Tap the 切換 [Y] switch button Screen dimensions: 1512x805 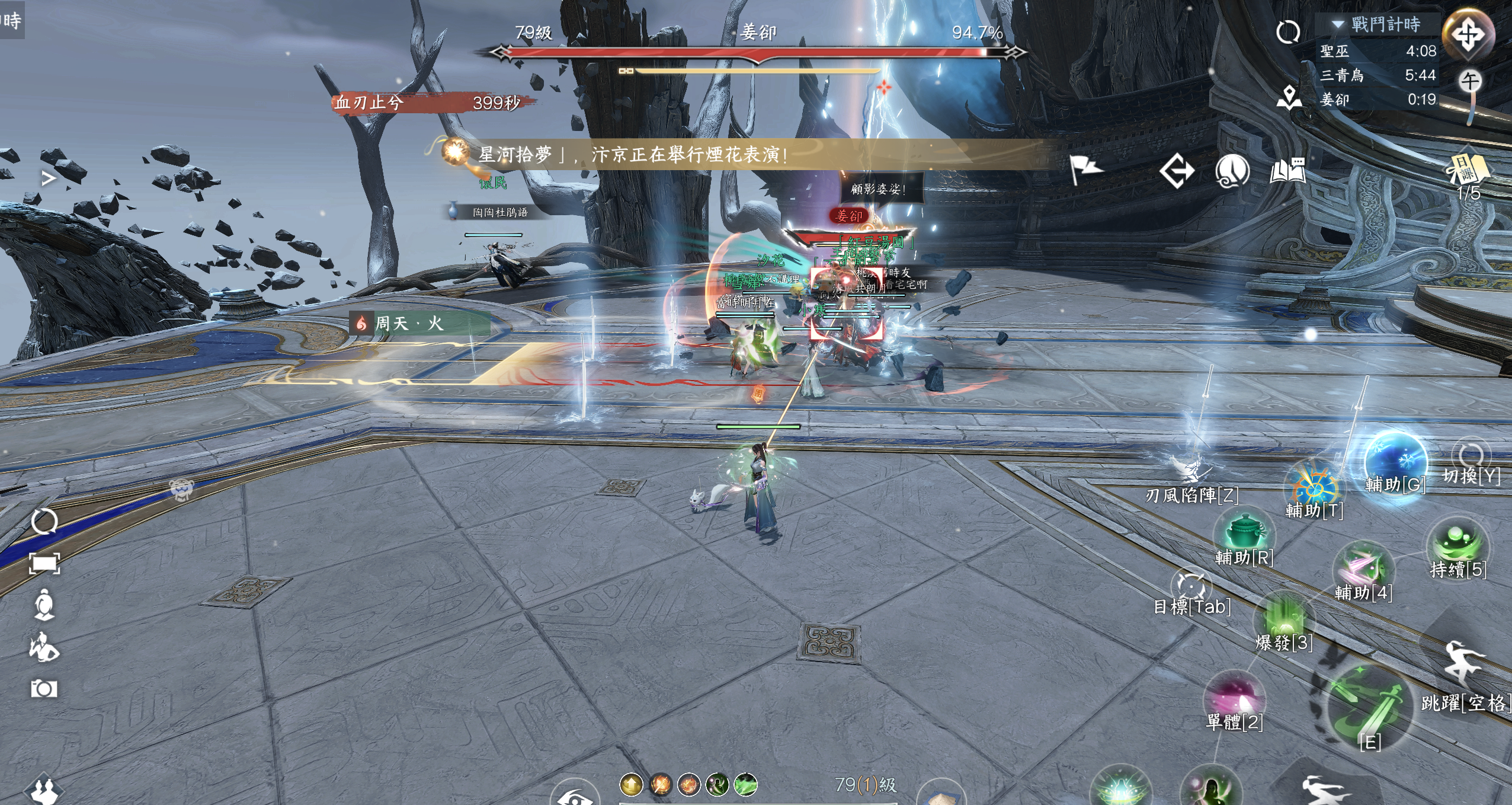pos(1471,458)
